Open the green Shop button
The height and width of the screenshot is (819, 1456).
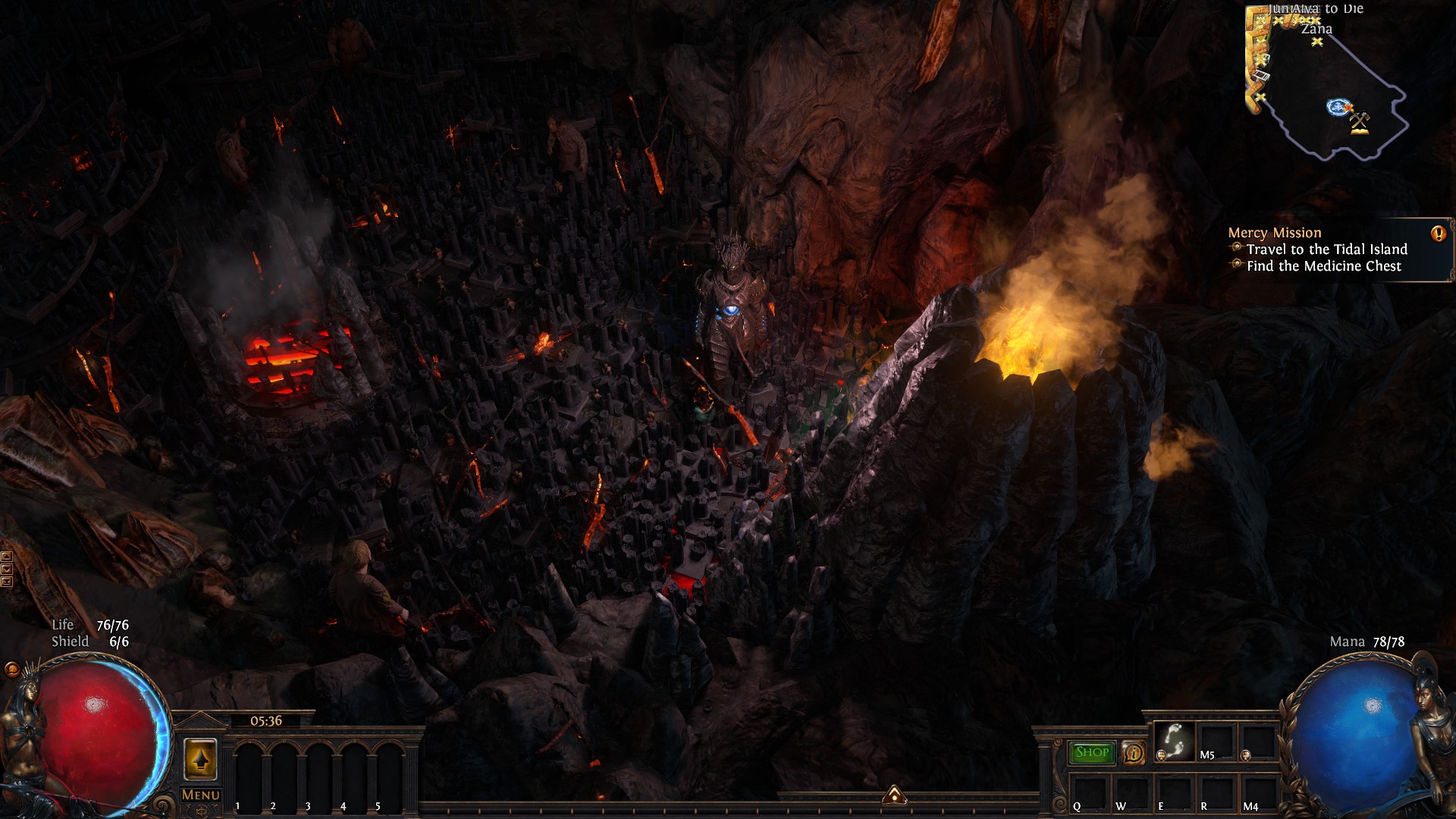[x=1092, y=752]
